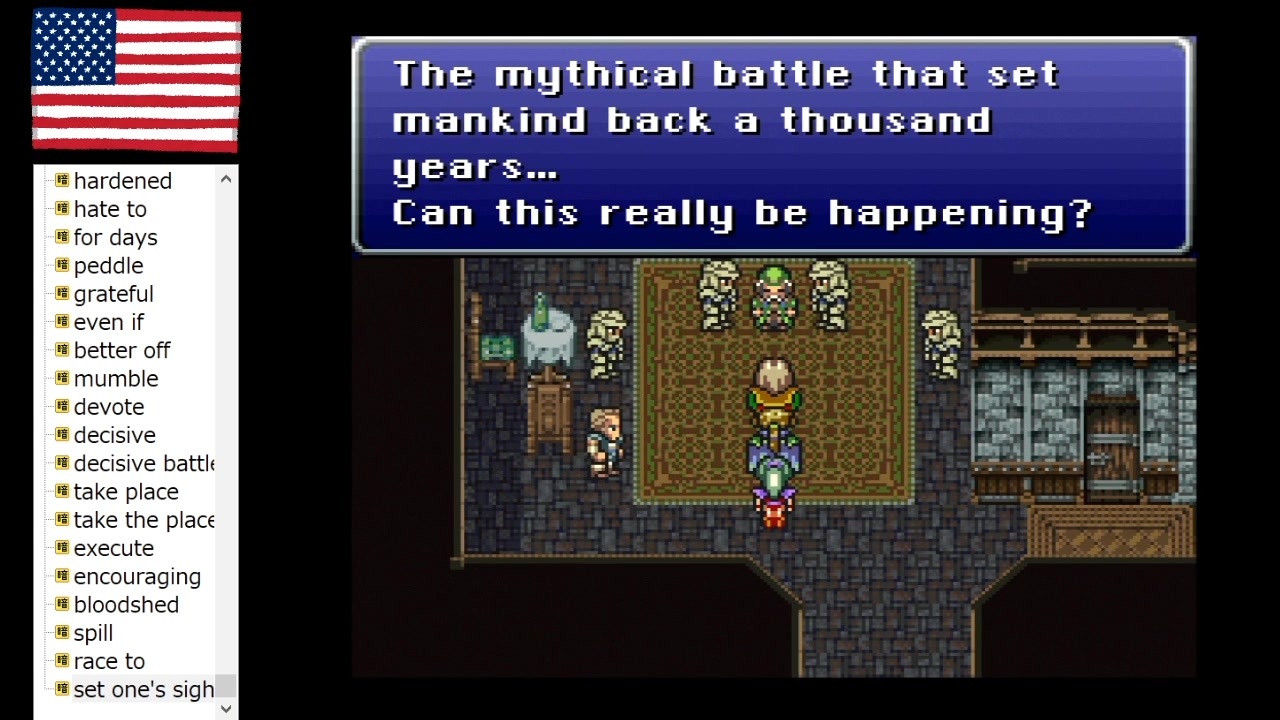The width and height of the screenshot is (1280, 720).
Task: Select the word 'encouraging' in the list
Action: pos(137,576)
